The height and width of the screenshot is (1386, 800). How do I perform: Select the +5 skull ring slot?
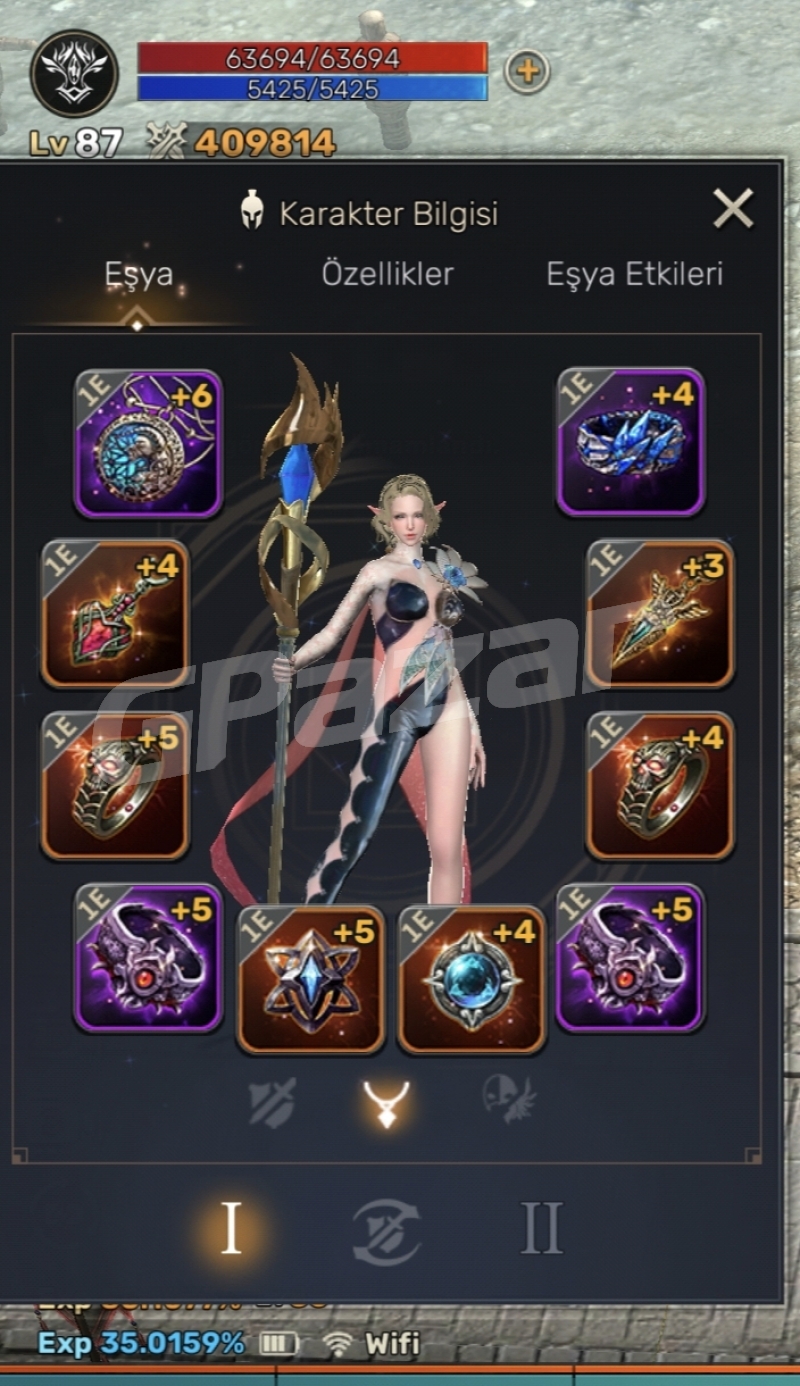tap(115, 785)
